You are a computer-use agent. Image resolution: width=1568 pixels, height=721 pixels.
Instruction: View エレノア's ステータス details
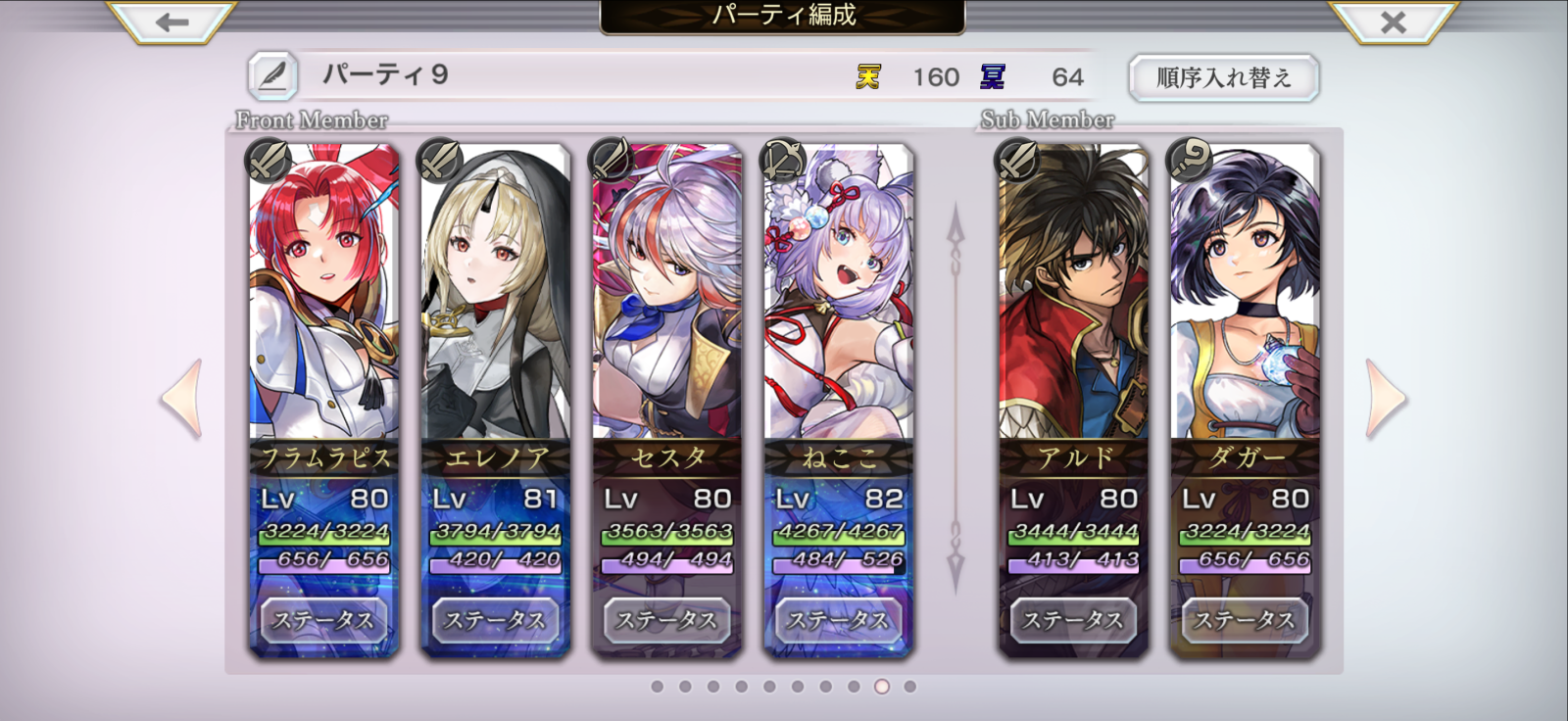pos(496,620)
